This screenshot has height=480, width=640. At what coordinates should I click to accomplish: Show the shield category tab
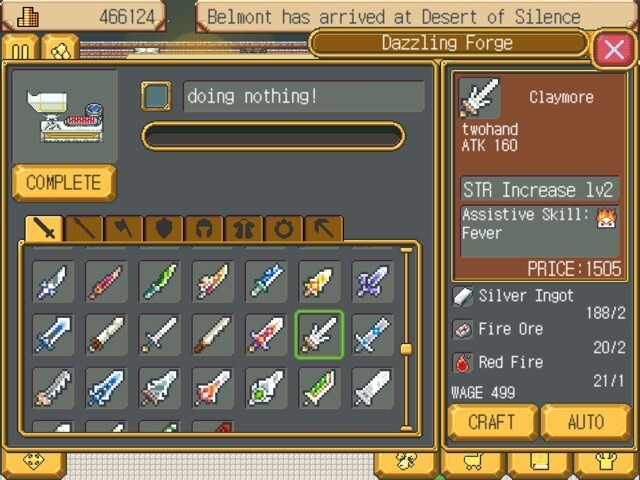click(164, 229)
